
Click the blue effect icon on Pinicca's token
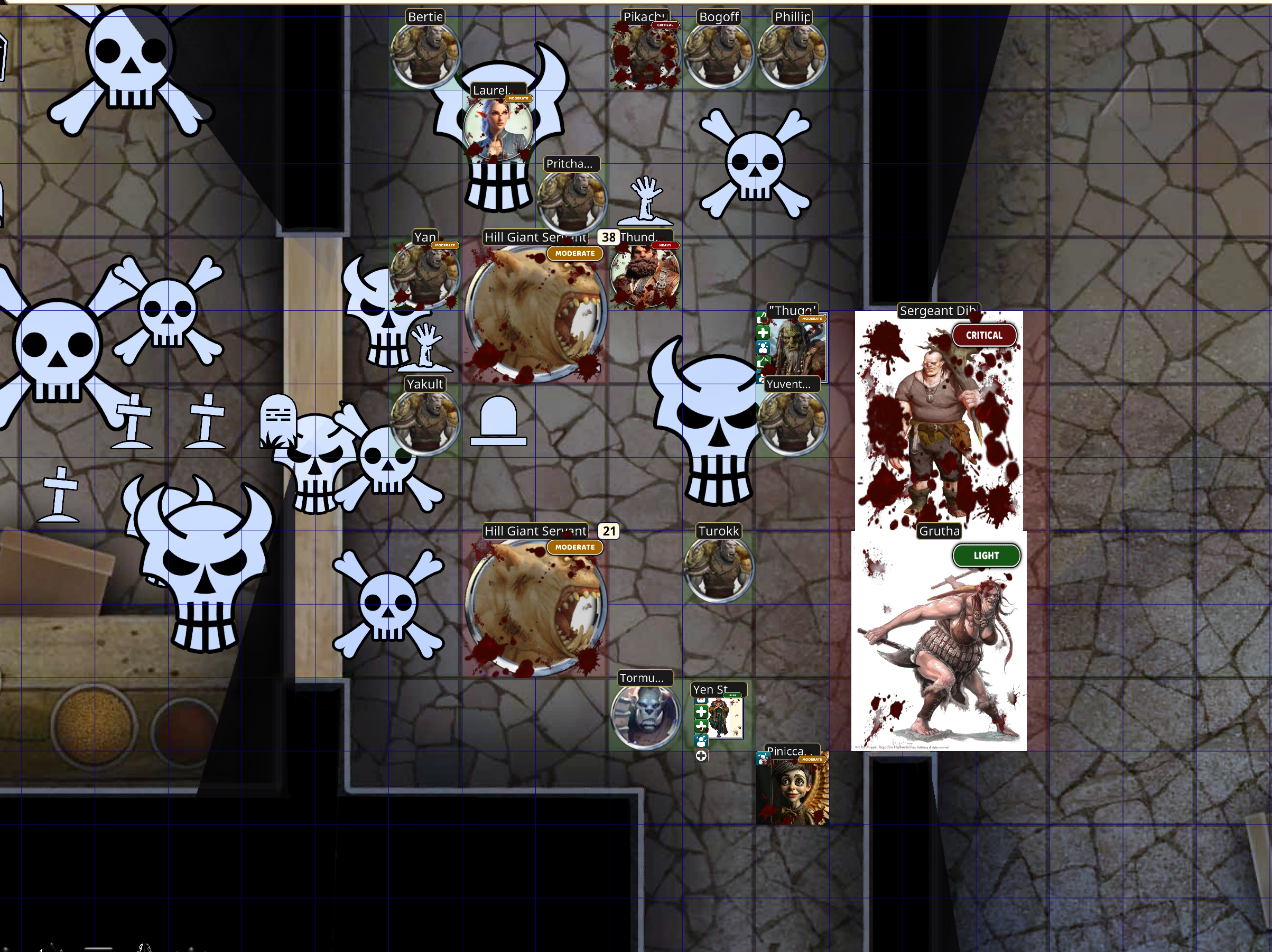tap(763, 759)
